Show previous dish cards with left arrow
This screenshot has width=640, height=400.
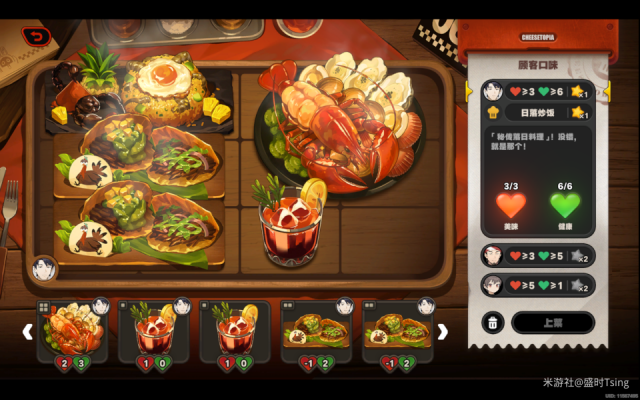27,331
